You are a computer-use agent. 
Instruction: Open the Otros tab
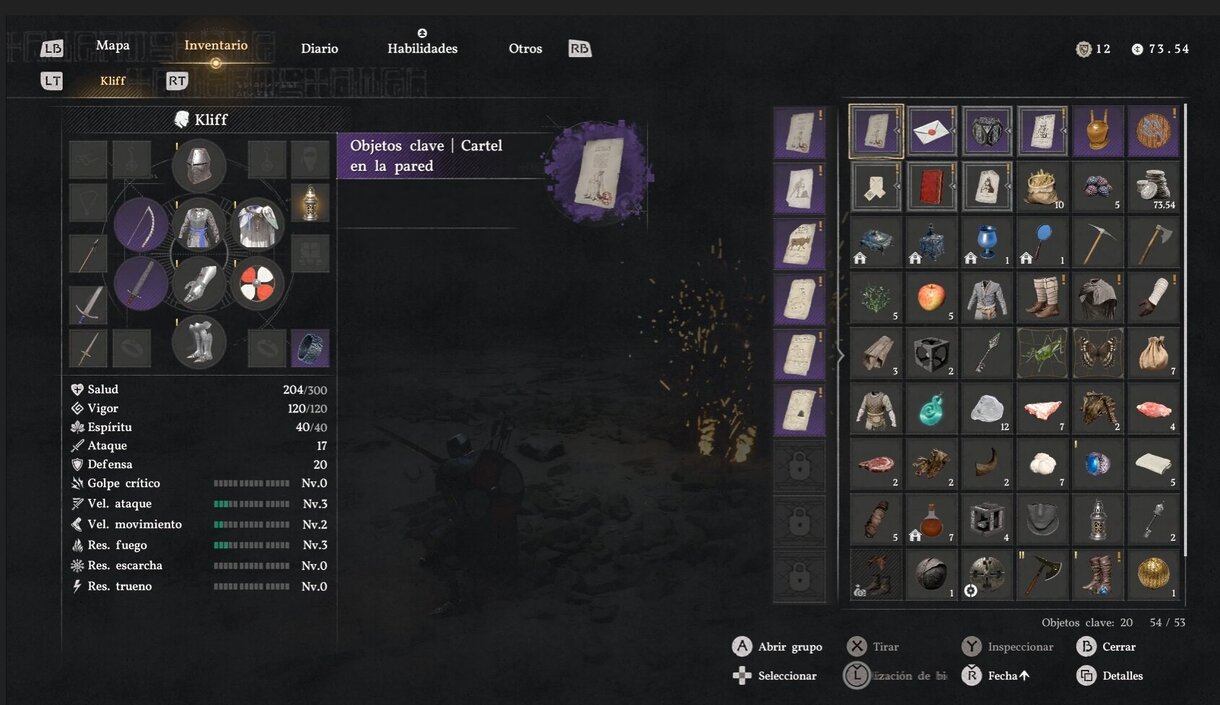pyautogui.click(x=525, y=48)
